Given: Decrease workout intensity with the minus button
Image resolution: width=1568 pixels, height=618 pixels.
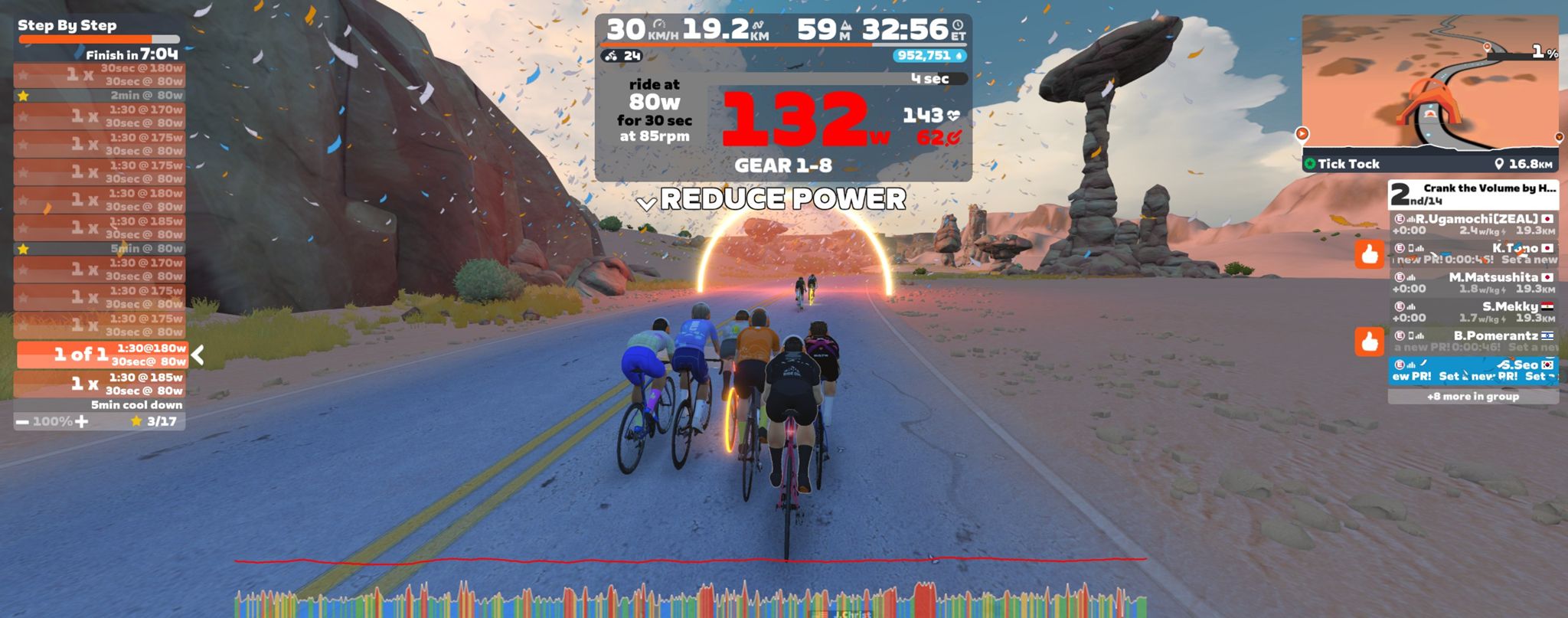Looking at the screenshot, I should pyautogui.click(x=22, y=422).
